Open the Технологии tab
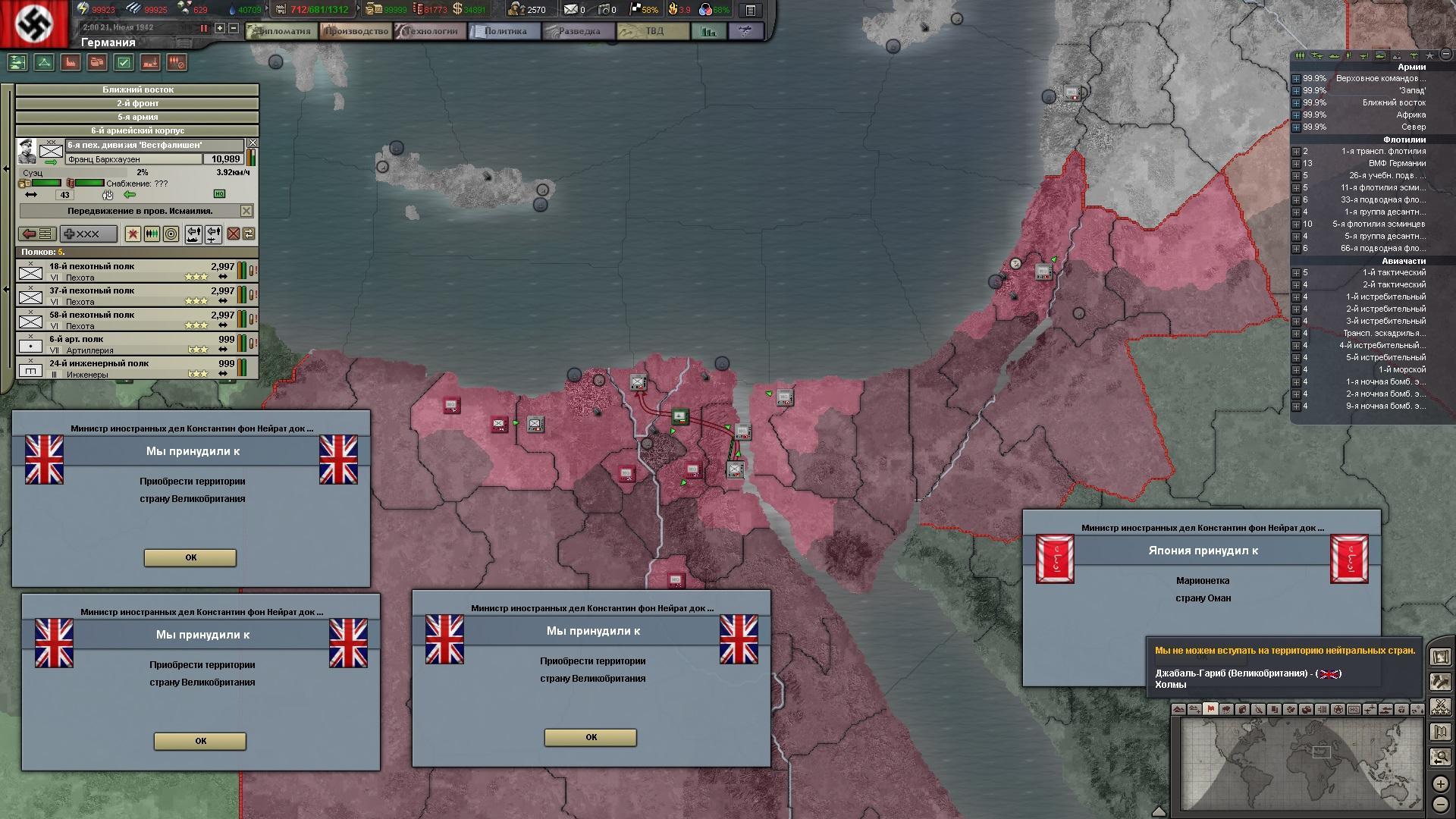 431,31
